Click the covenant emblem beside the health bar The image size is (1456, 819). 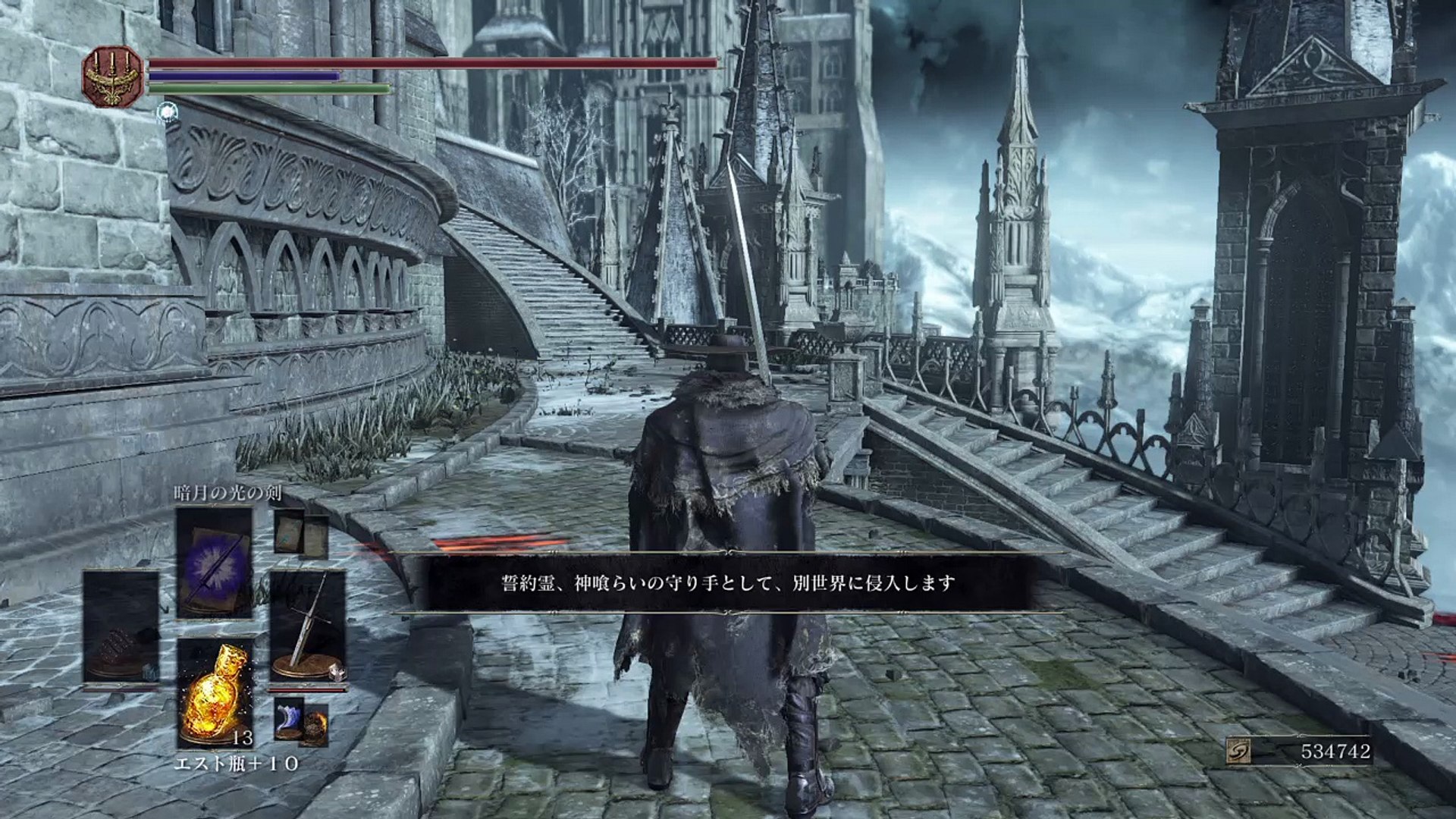(x=113, y=76)
